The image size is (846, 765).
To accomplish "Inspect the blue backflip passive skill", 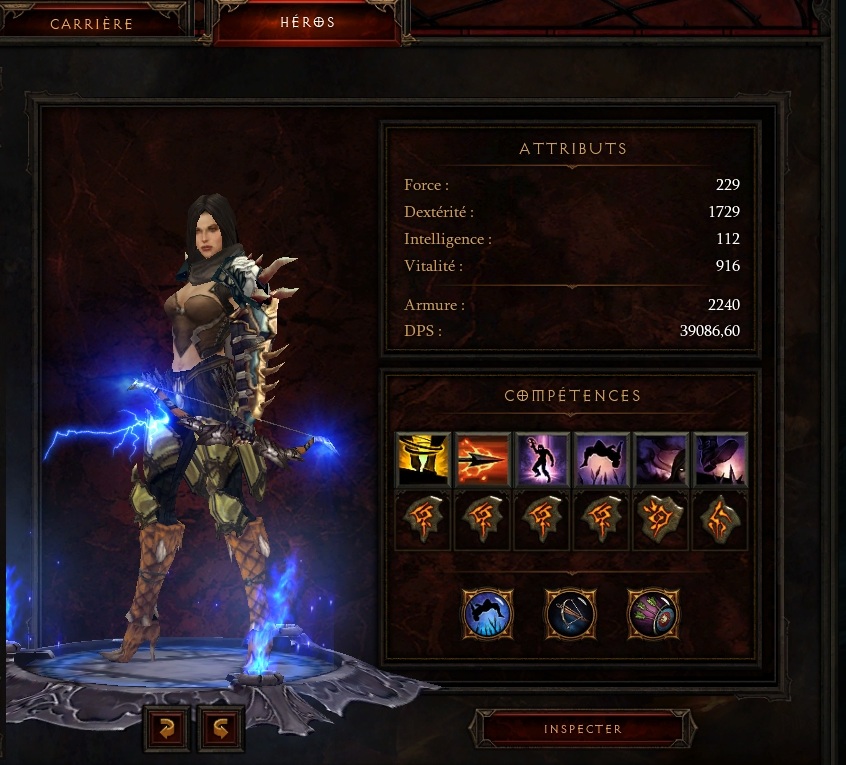I will (488, 613).
